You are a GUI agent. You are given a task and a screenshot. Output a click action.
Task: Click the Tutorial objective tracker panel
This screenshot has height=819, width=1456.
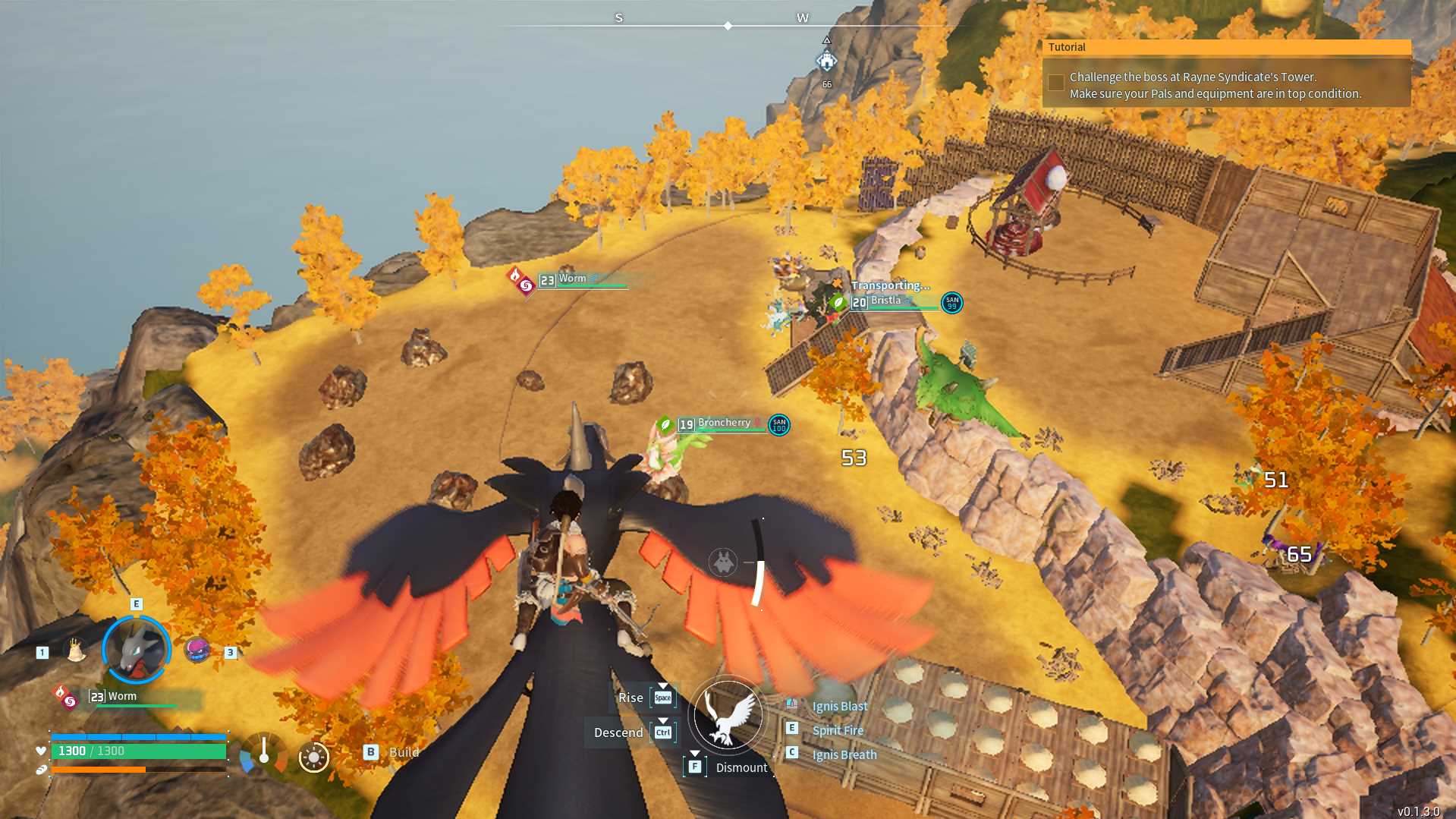pyautogui.click(x=1226, y=74)
